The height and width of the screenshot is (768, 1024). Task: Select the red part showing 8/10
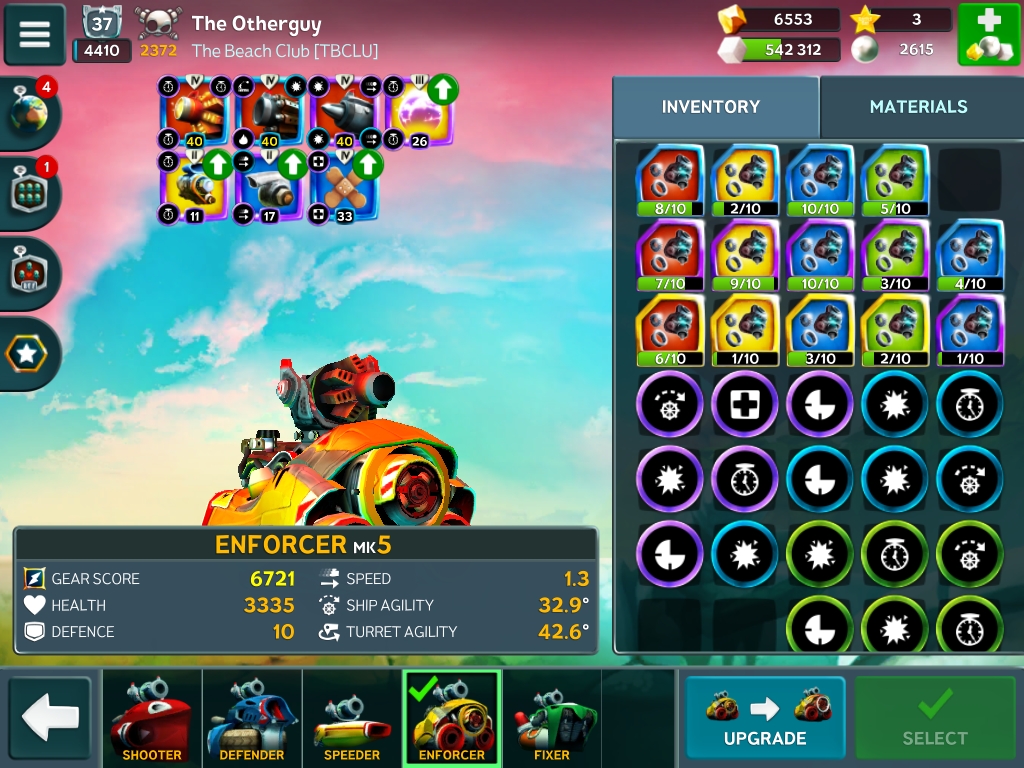[x=670, y=180]
